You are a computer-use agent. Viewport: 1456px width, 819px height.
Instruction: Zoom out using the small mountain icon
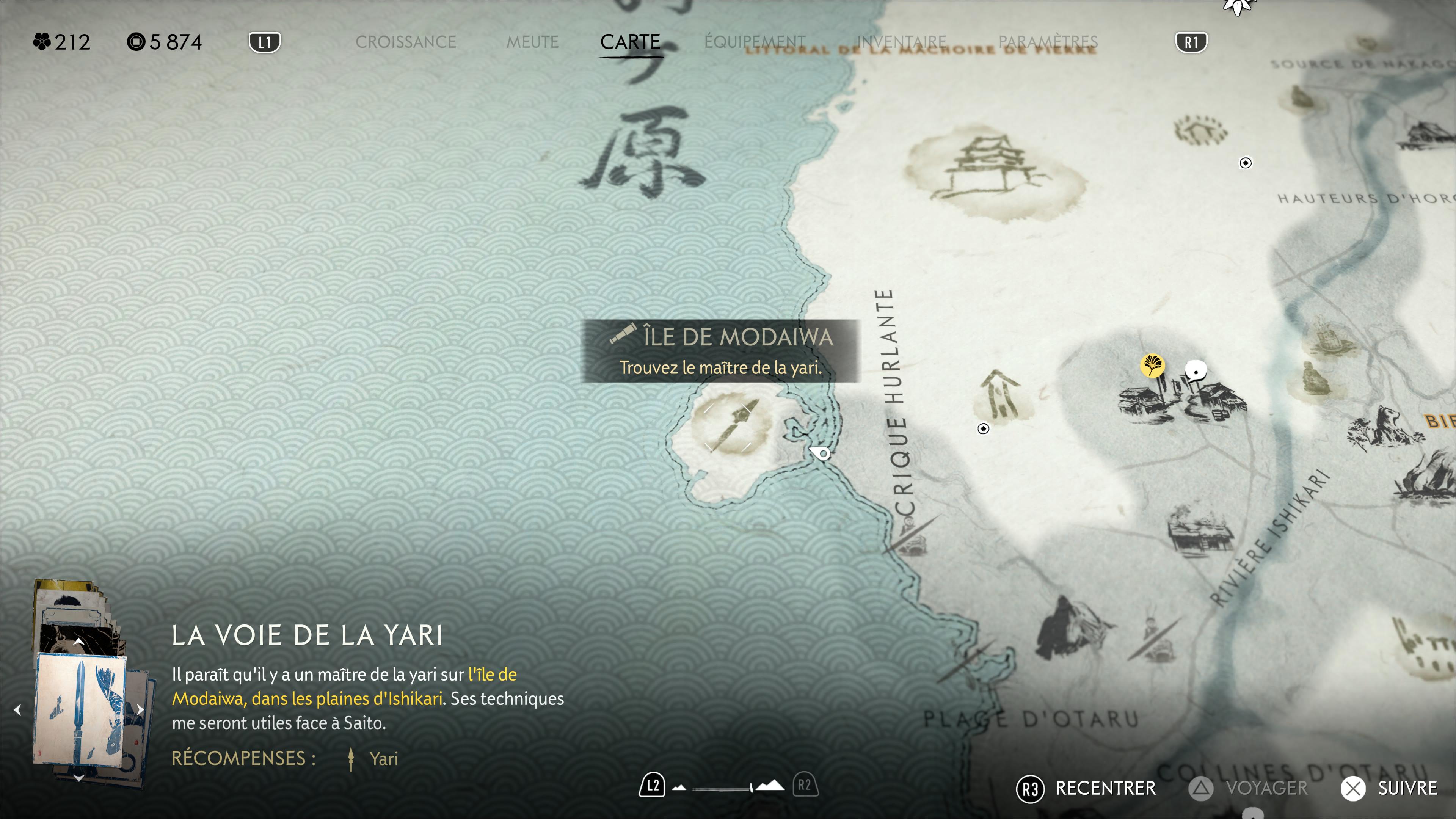(x=679, y=788)
